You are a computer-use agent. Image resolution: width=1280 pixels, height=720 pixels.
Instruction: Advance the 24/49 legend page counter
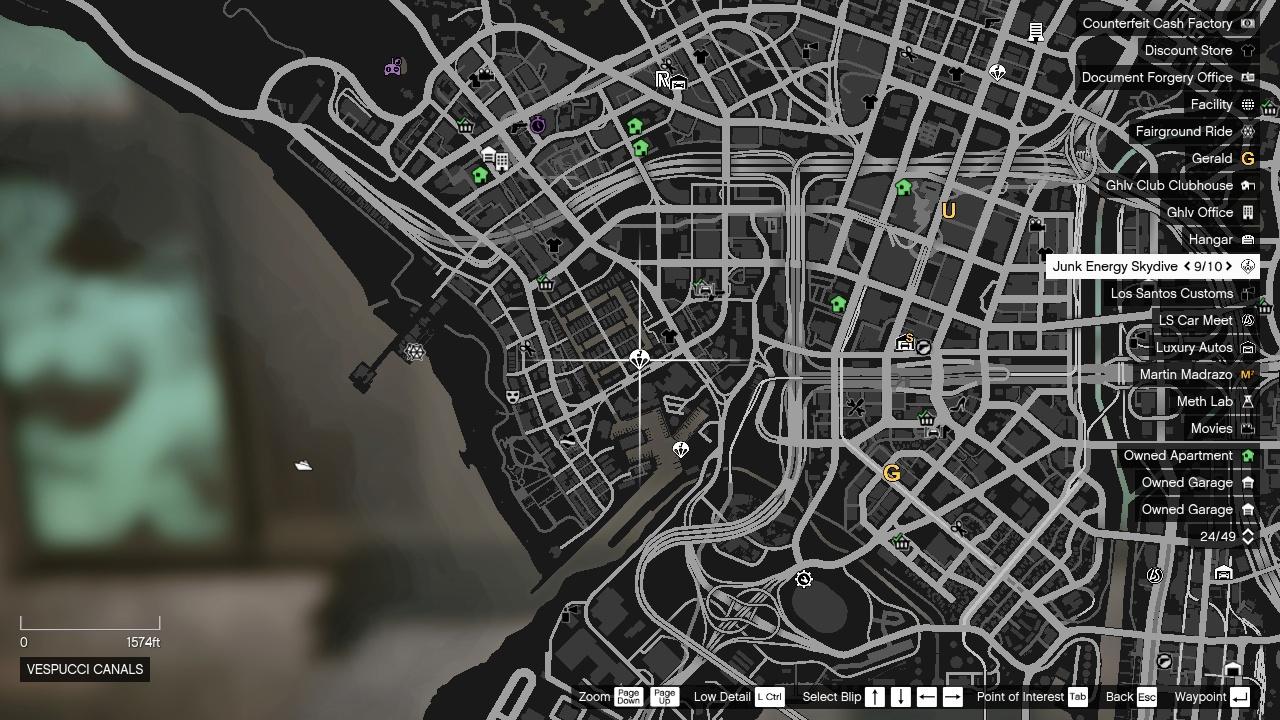pos(1250,536)
